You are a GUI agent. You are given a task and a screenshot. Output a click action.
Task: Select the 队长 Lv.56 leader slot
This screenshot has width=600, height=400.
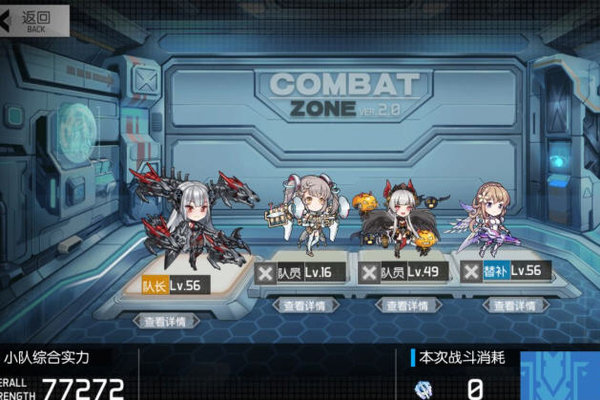pyautogui.click(x=180, y=285)
